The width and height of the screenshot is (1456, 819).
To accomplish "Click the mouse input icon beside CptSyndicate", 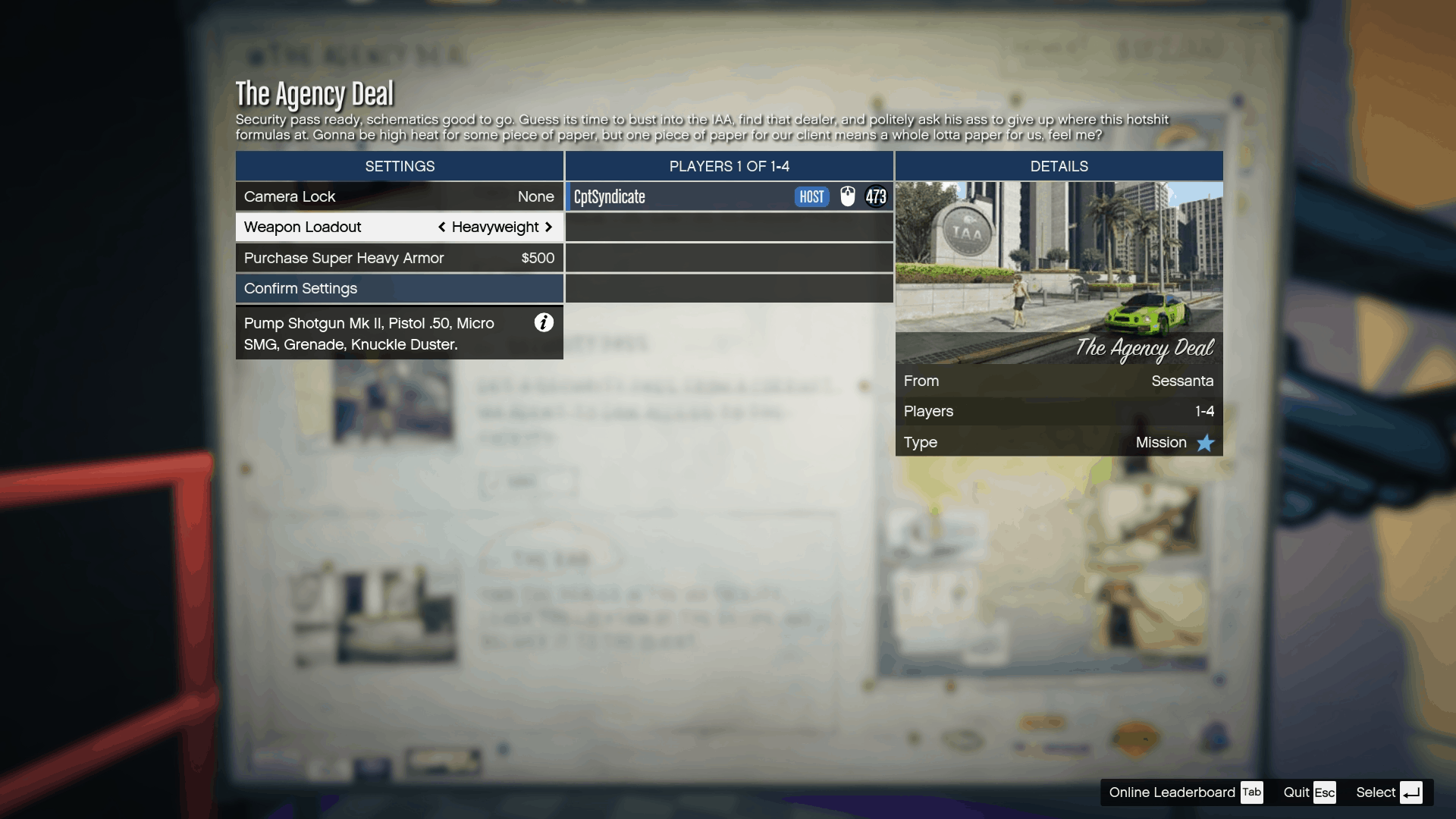I will click(x=849, y=196).
